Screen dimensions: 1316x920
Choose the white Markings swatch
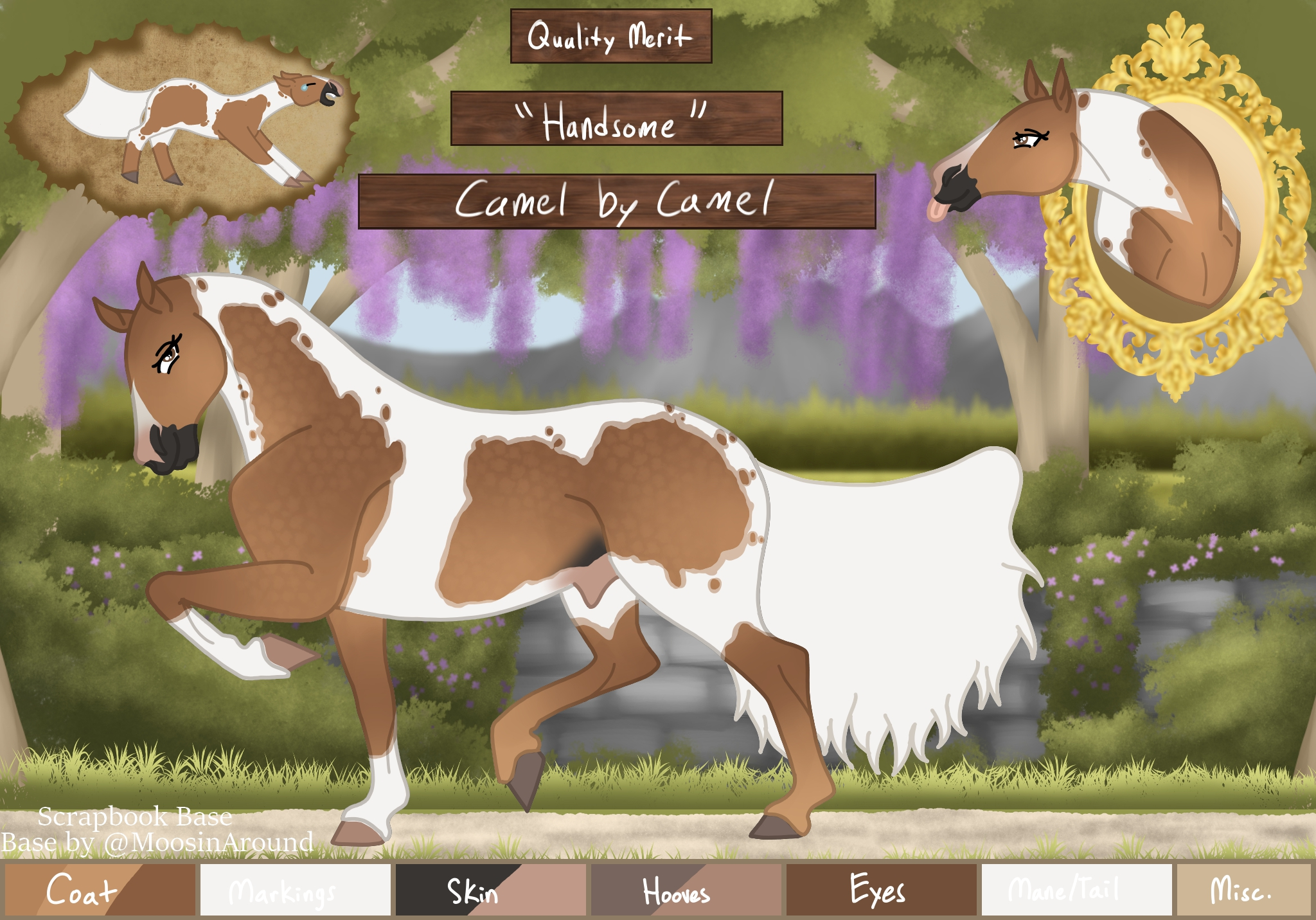(295, 890)
